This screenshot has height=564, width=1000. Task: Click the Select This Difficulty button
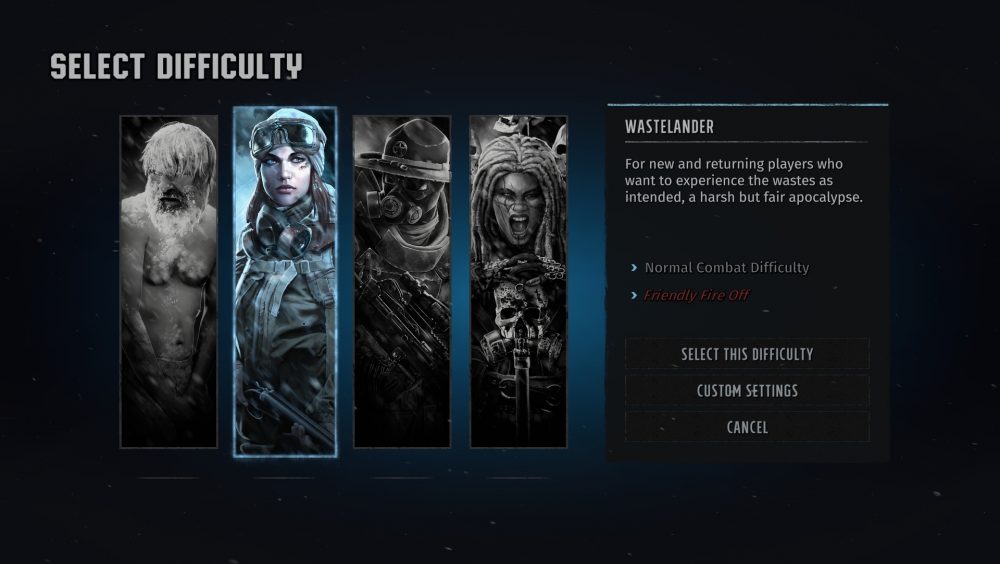[x=747, y=354]
